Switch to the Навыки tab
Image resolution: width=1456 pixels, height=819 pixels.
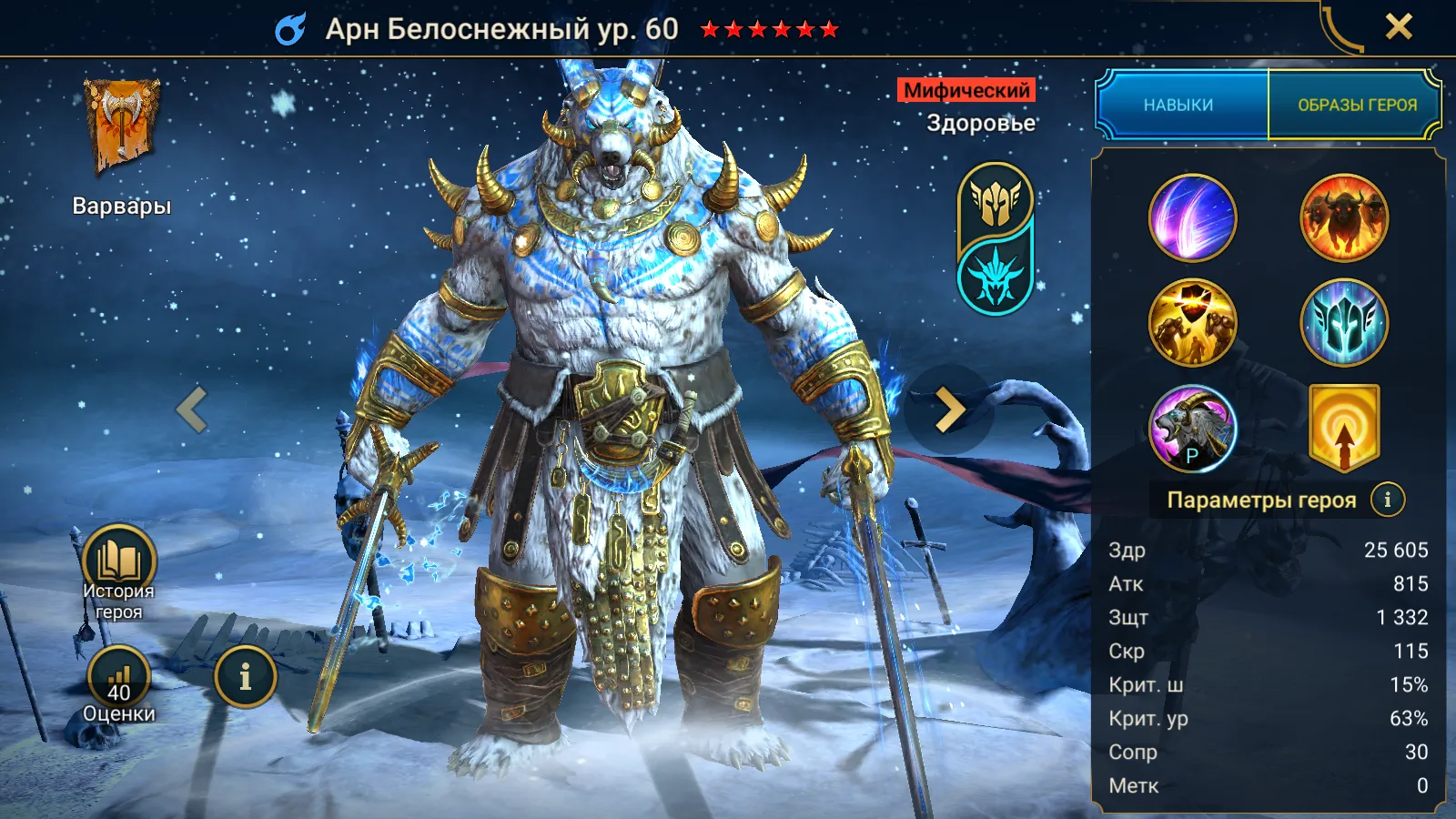tap(1178, 106)
